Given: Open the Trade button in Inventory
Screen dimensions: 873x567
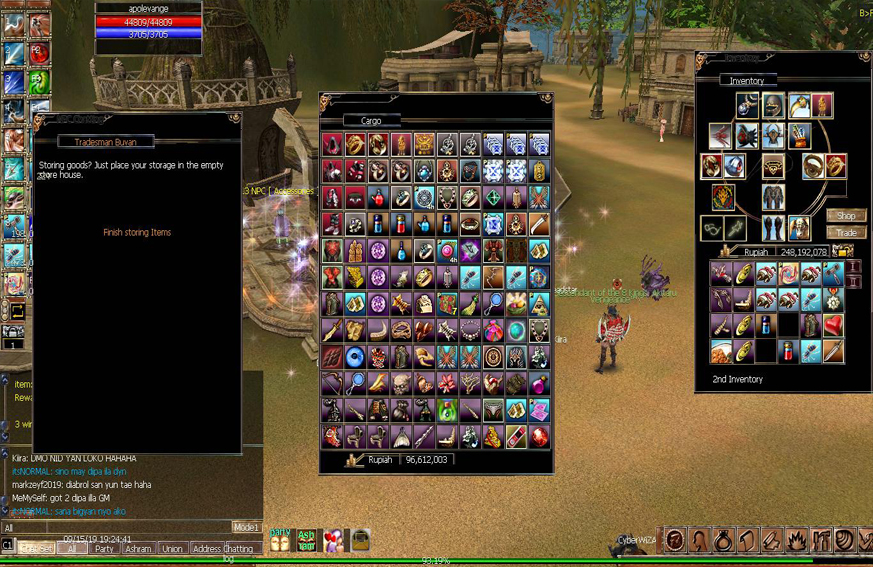Looking at the screenshot, I should point(846,233).
